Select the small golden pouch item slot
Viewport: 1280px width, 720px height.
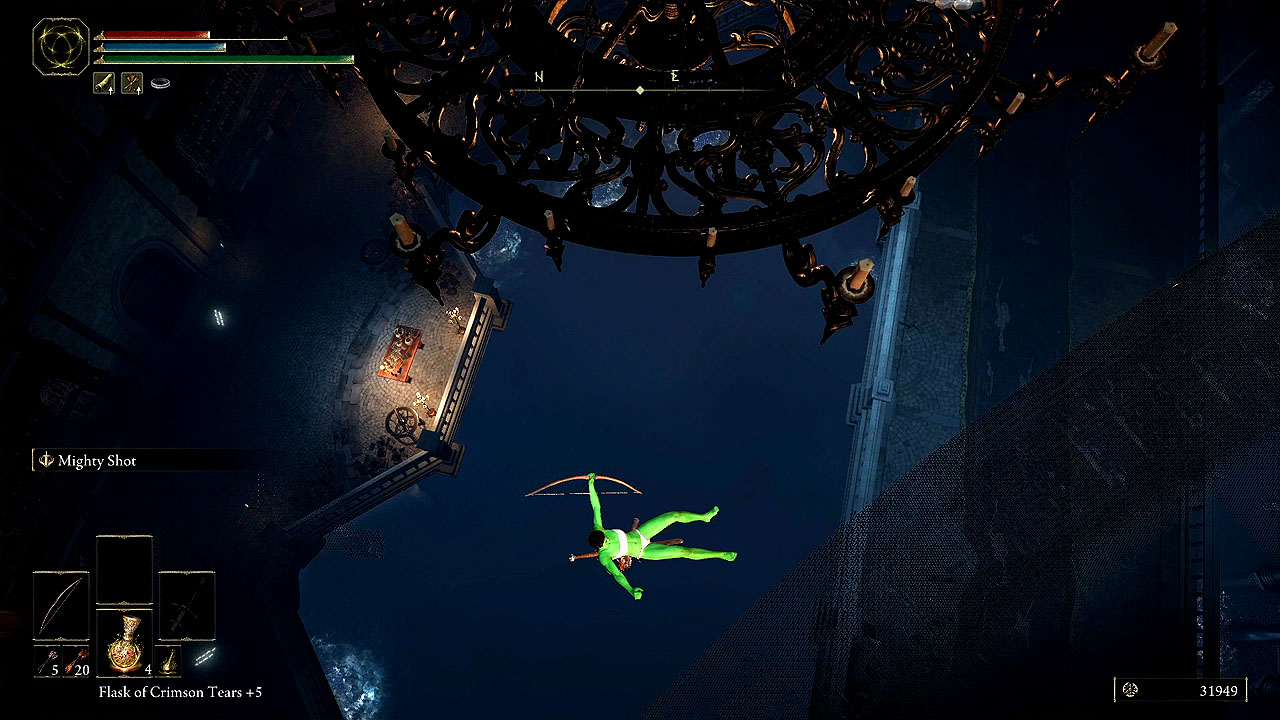pyautogui.click(x=171, y=660)
